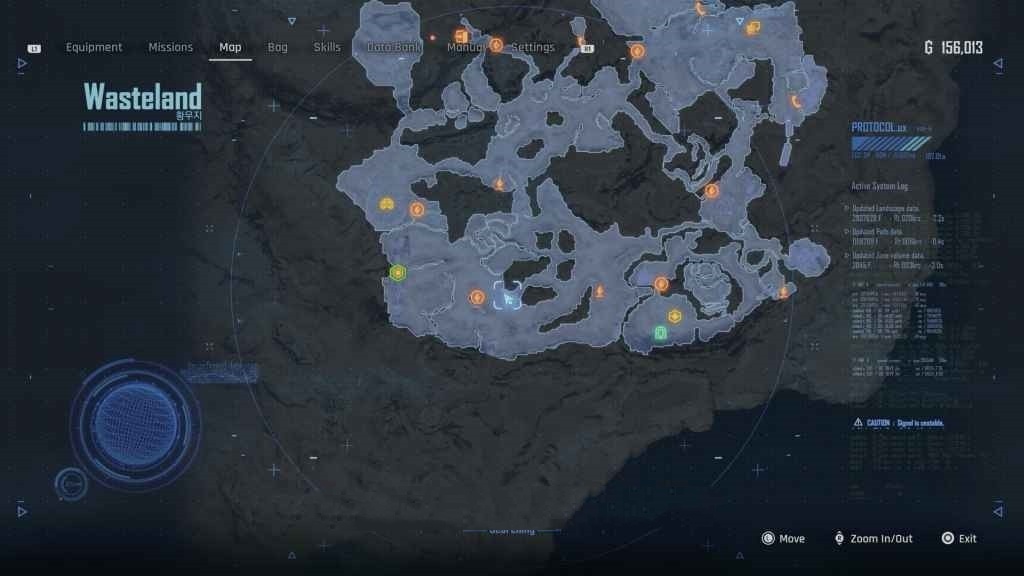1024x576 pixels.
Task: Open the Equipment tab
Action: [94, 47]
